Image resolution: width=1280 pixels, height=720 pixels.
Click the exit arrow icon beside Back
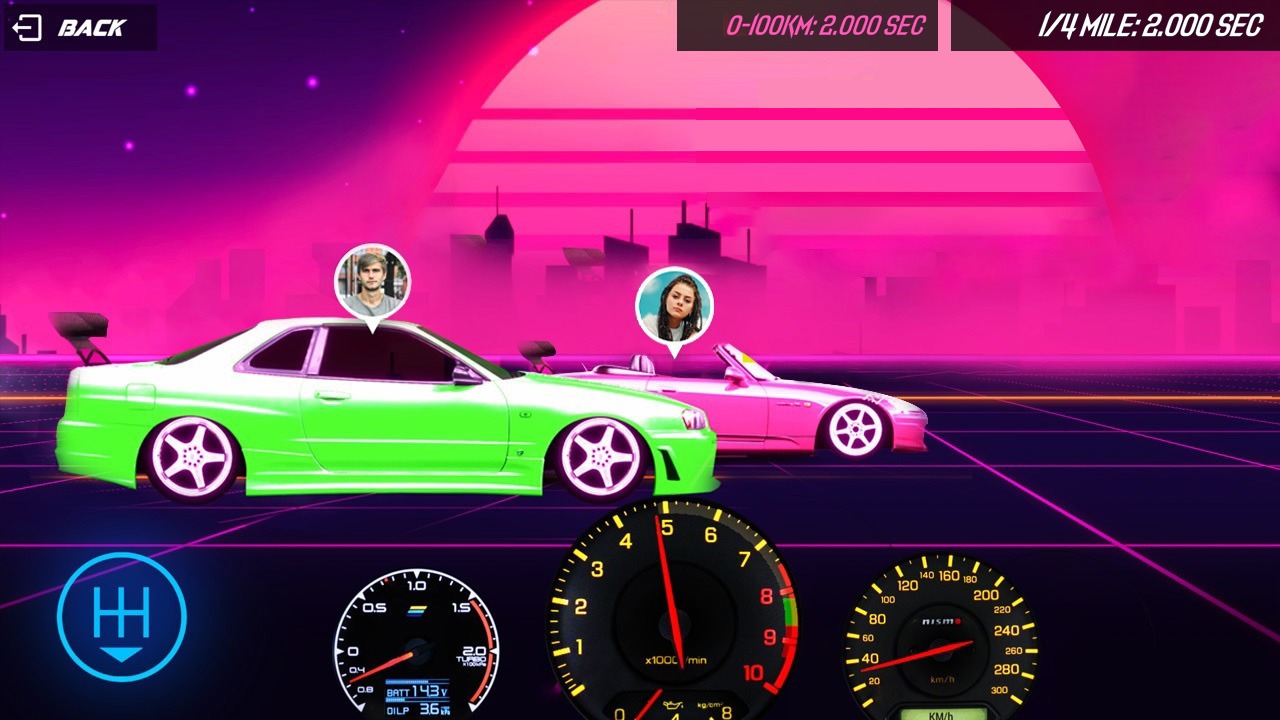pos(27,26)
